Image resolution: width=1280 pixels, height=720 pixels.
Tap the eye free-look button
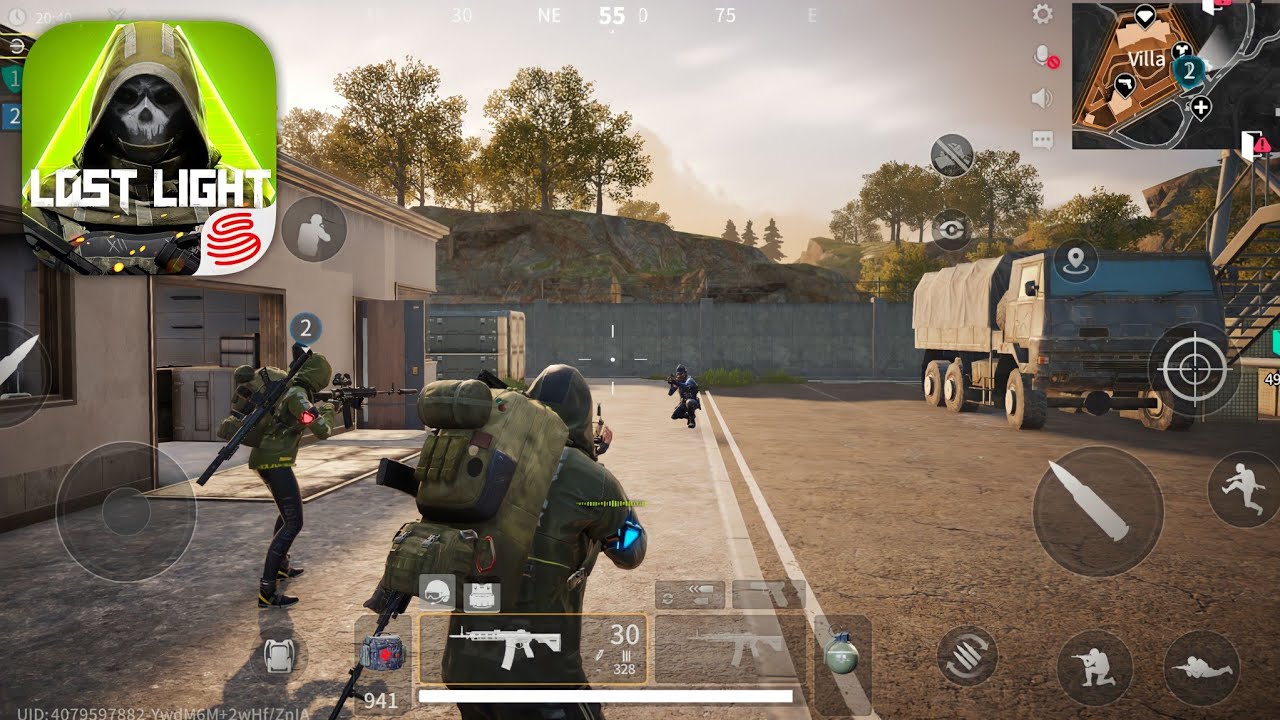tap(951, 230)
